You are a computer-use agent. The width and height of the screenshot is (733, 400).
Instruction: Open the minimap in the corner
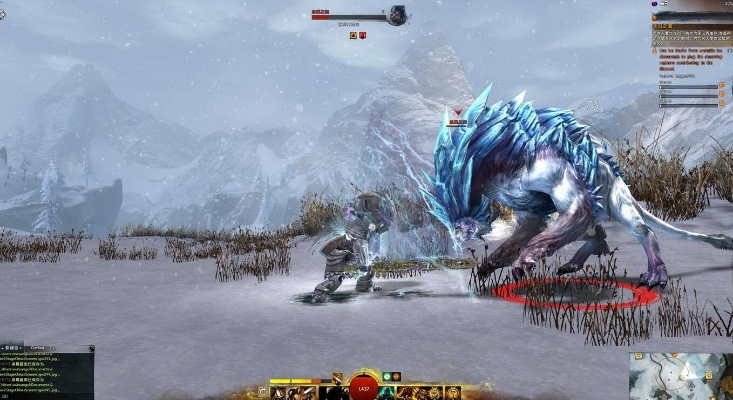click(680, 374)
